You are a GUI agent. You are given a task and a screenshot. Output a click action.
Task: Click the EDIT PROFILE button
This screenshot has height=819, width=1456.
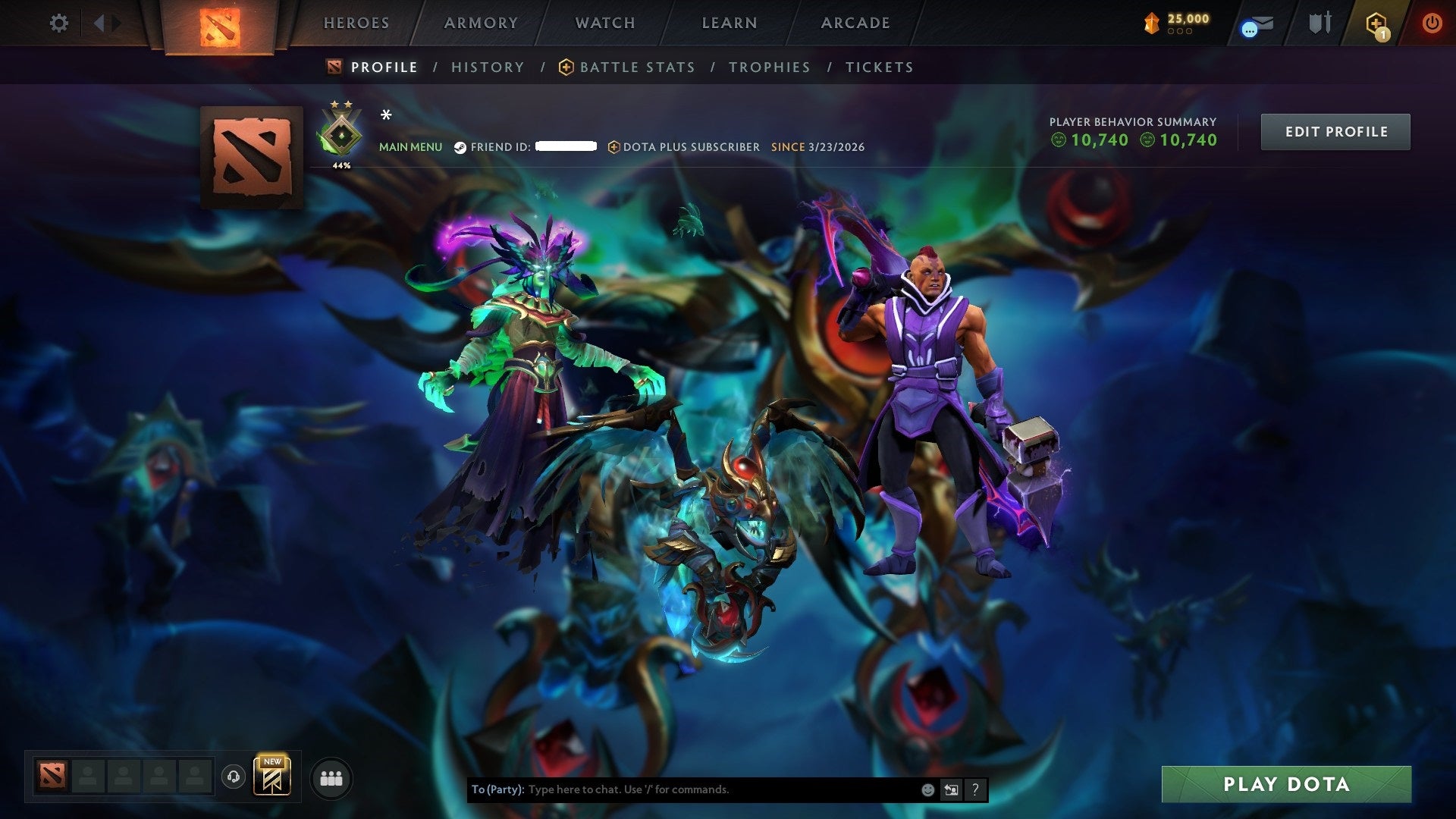point(1335,131)
